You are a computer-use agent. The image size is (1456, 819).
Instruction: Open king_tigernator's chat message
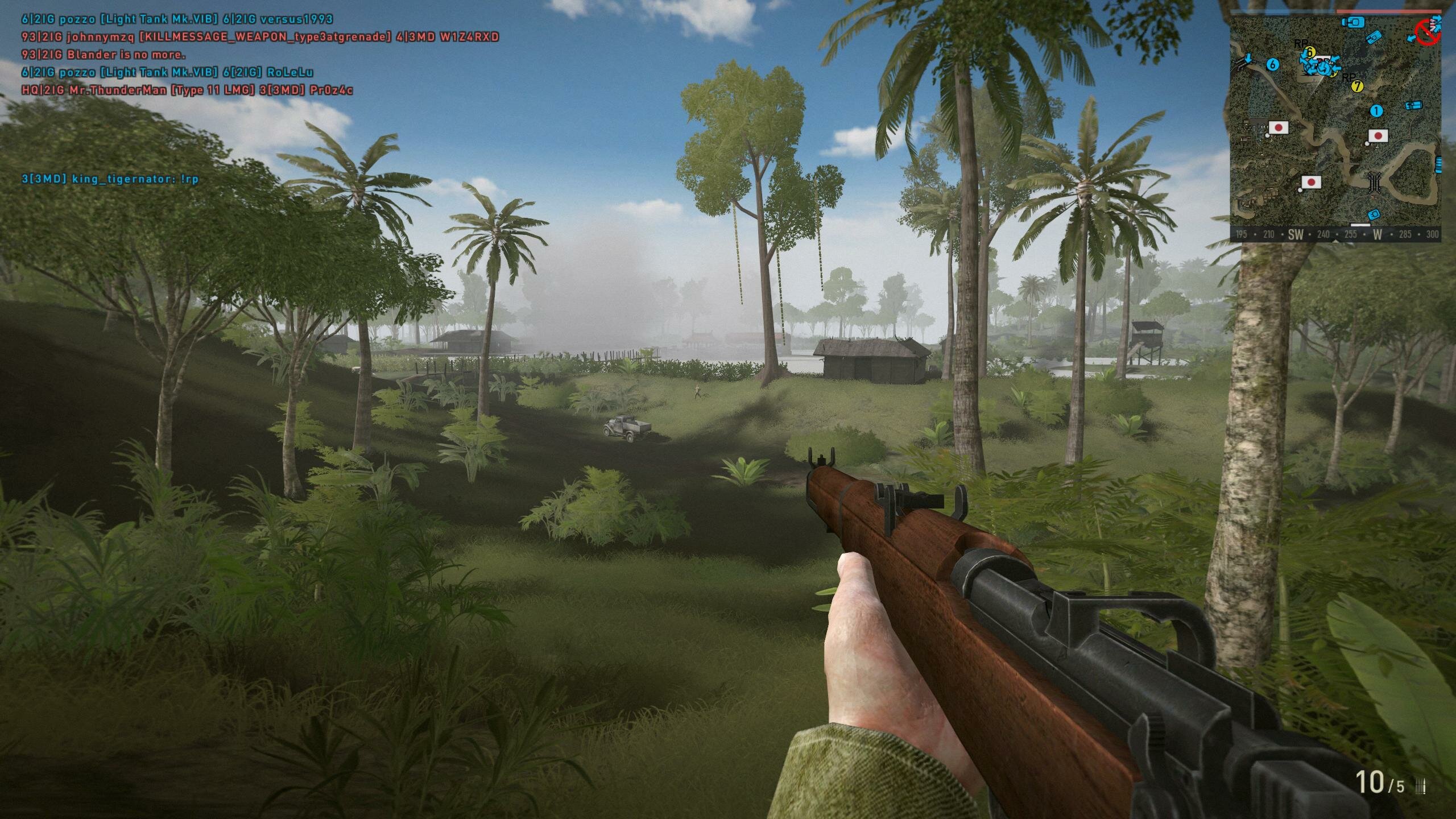point(110,179)
